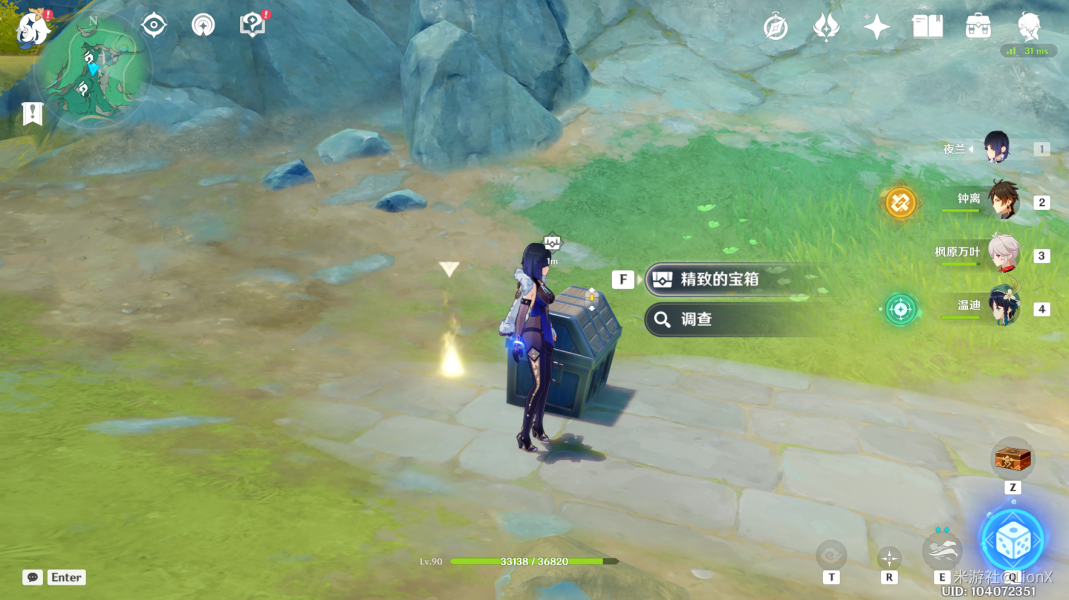The width and height of the screenshot is (1069, 600).
Task: Switch to party member 枫原万叶
Action: click(1002, 254)
